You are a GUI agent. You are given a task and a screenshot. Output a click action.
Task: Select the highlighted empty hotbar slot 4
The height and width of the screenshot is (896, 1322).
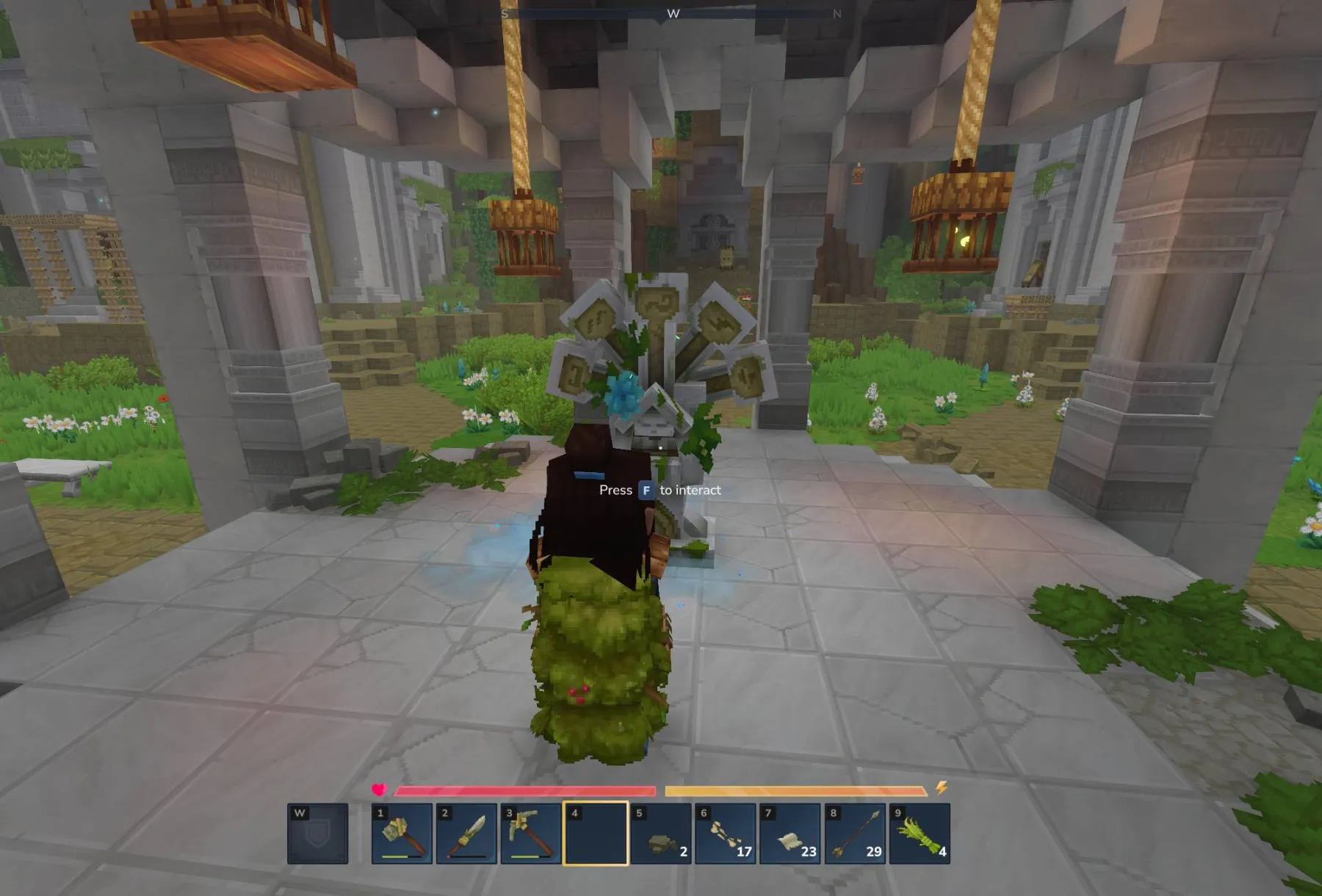(x=596, y=834)
